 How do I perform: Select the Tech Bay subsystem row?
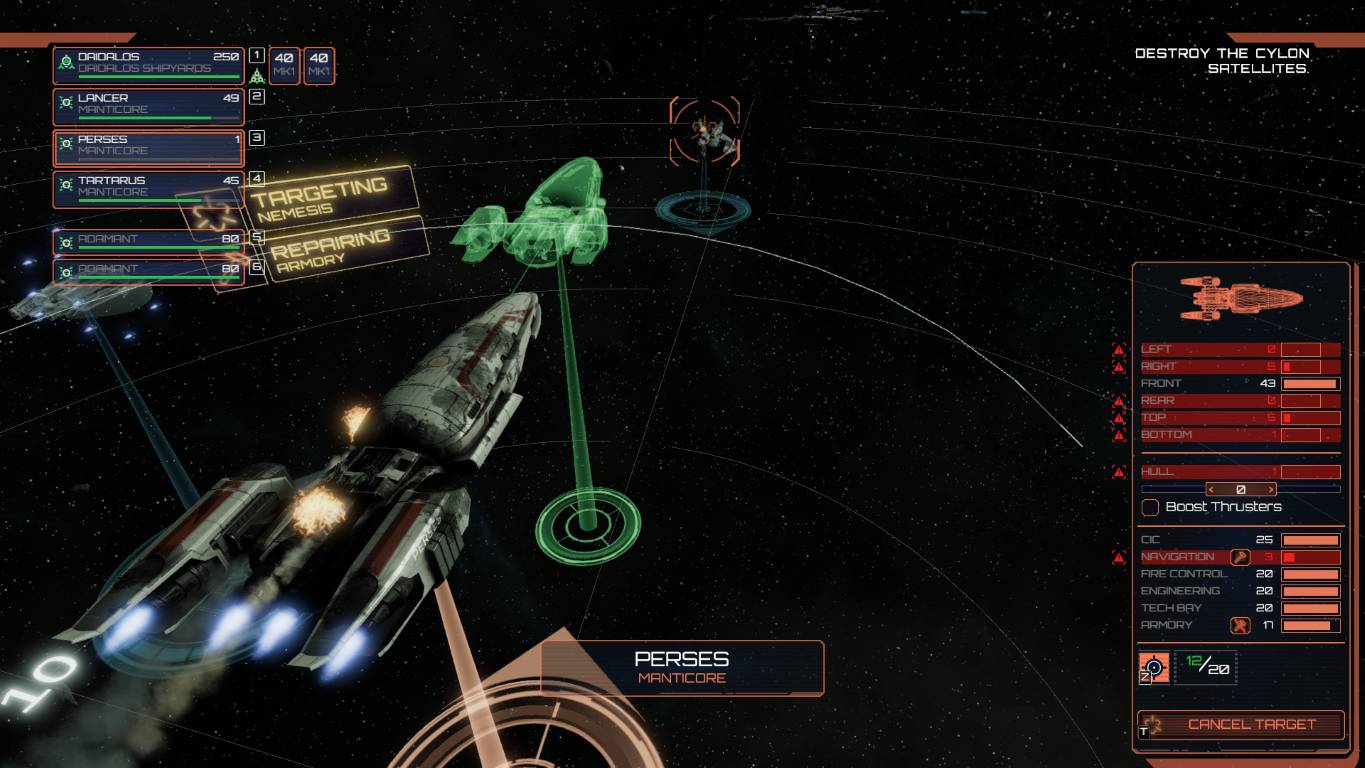click(x=1240, y=608)
